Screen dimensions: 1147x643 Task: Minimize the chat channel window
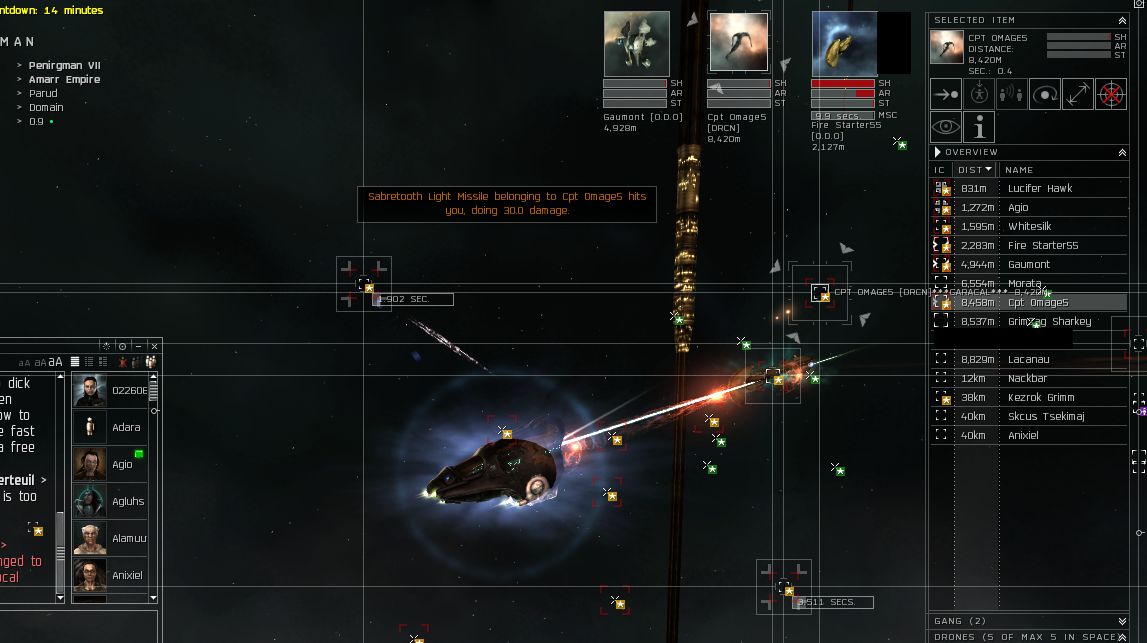pyautogui.click(x=138, y=346)
